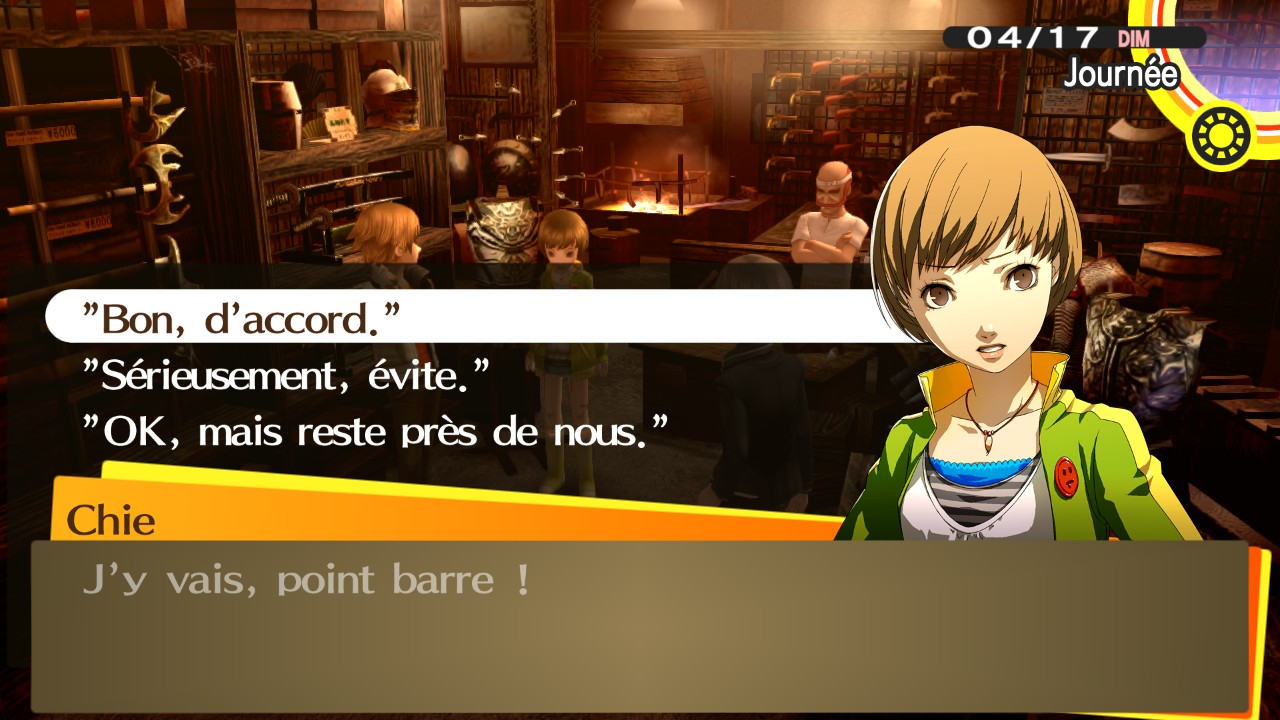Select the response "Sérieusement, évite."
This screenshot has width=1280, height=720.
[286, 375]
